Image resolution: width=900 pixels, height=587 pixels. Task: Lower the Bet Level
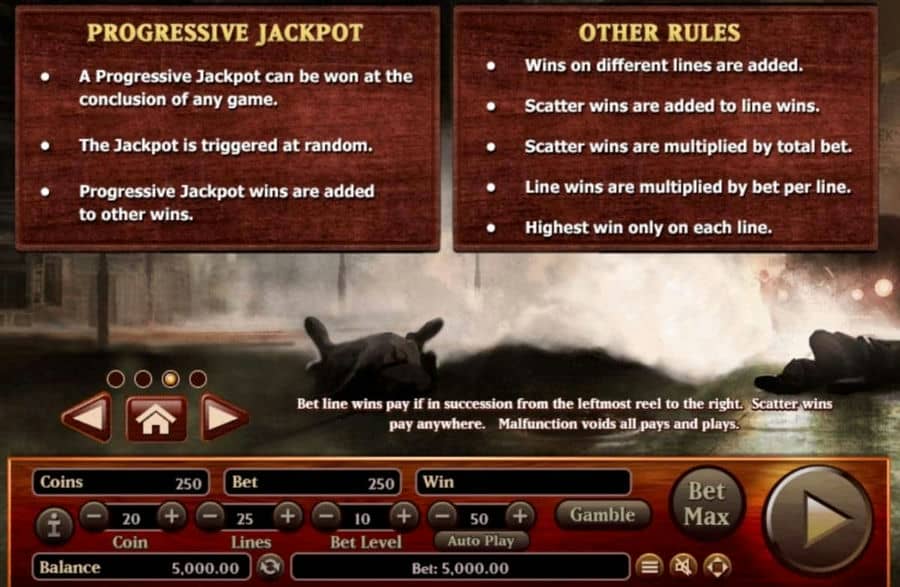coord(324,516)
